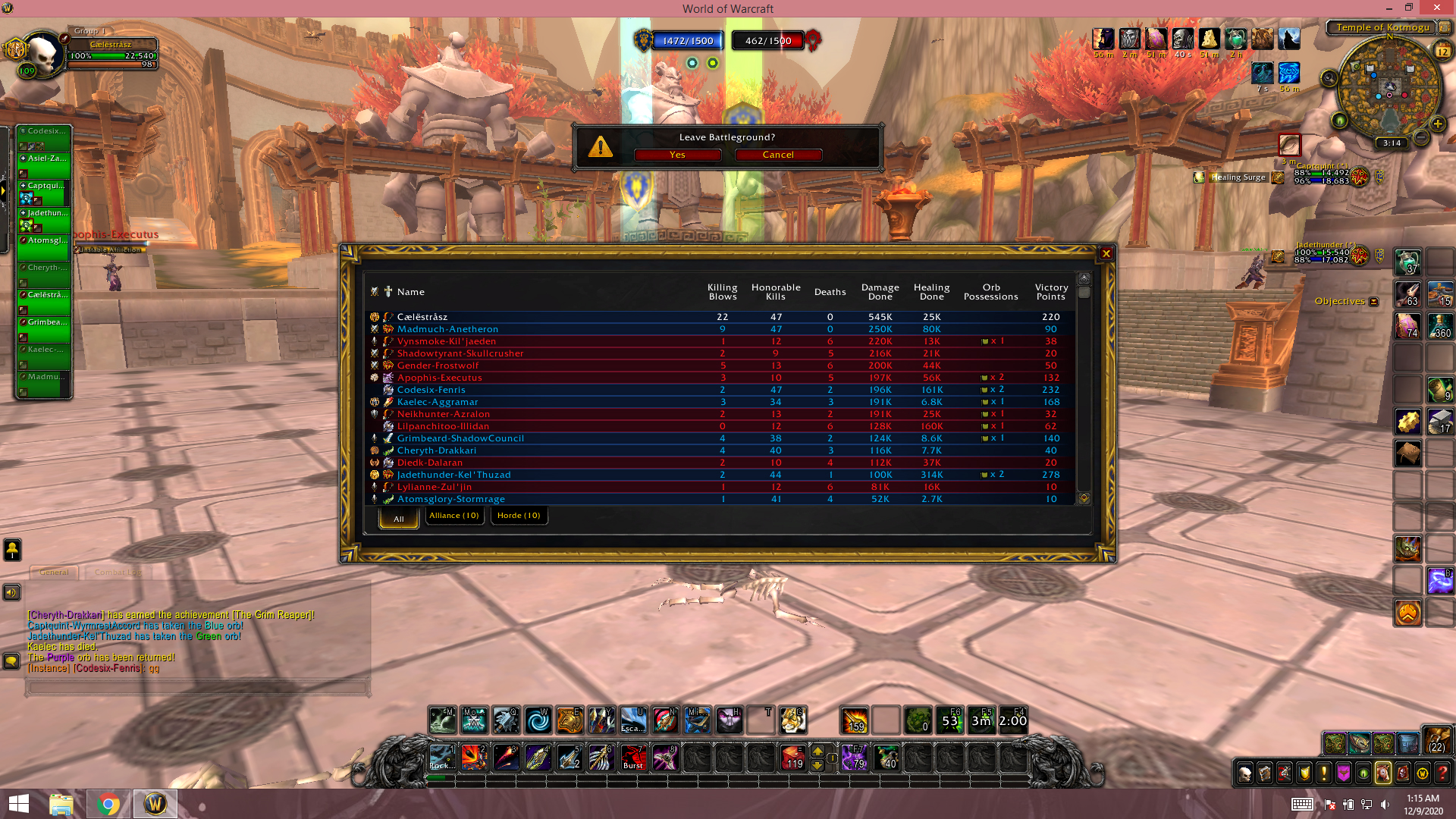Open Google Chrome from the taskbar
1456x819 pixels.
[108, 804]
